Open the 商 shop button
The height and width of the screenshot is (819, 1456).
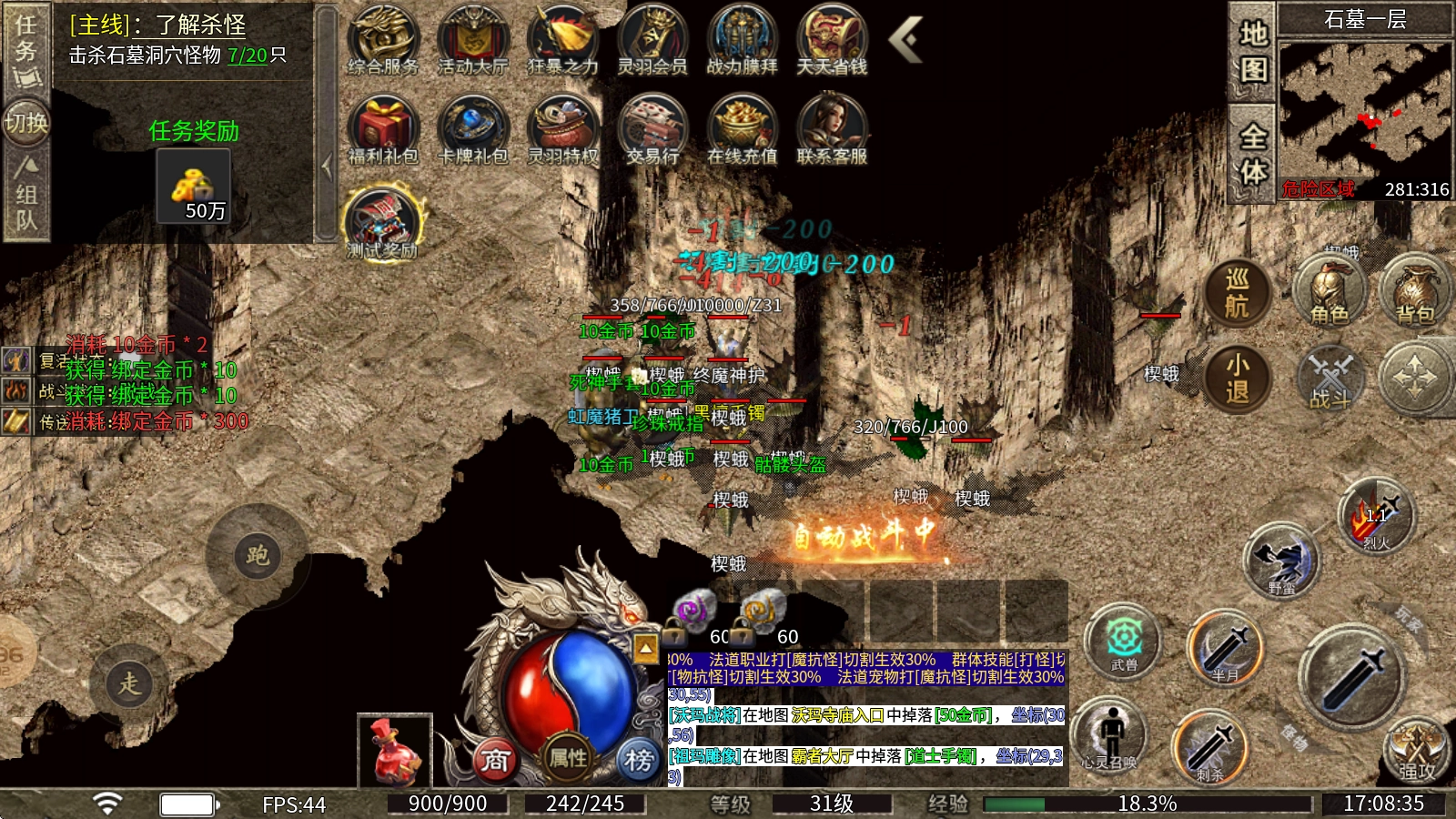point(495,759)
